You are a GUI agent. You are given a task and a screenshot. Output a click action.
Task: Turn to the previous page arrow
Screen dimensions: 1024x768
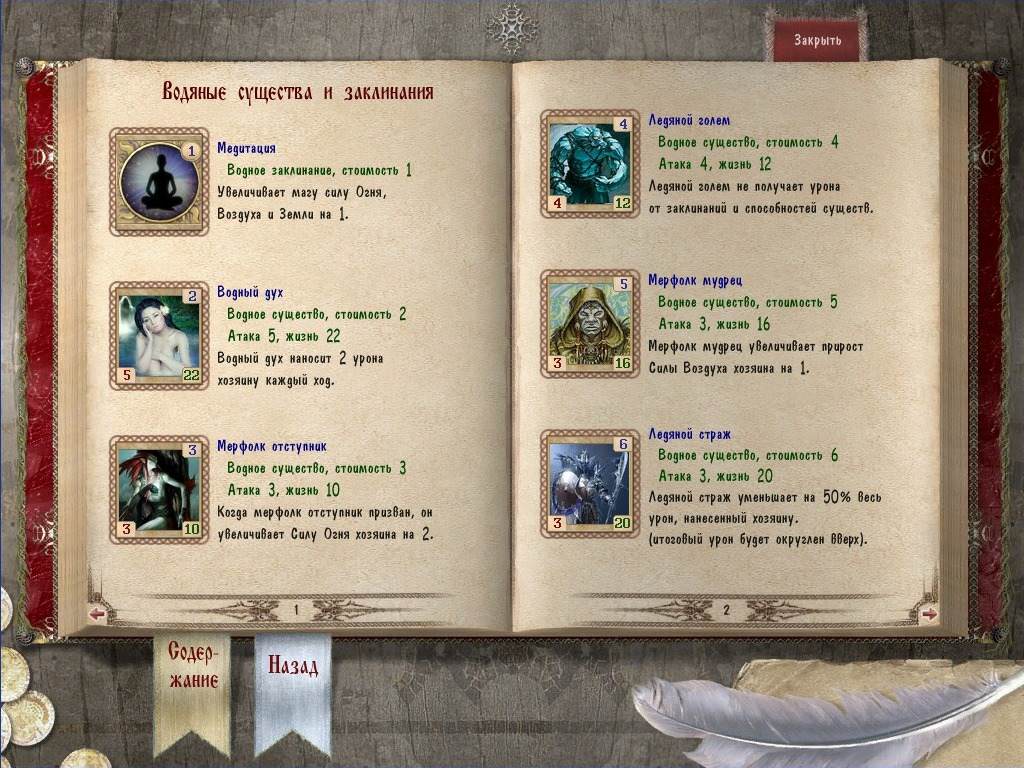(97, 614)
